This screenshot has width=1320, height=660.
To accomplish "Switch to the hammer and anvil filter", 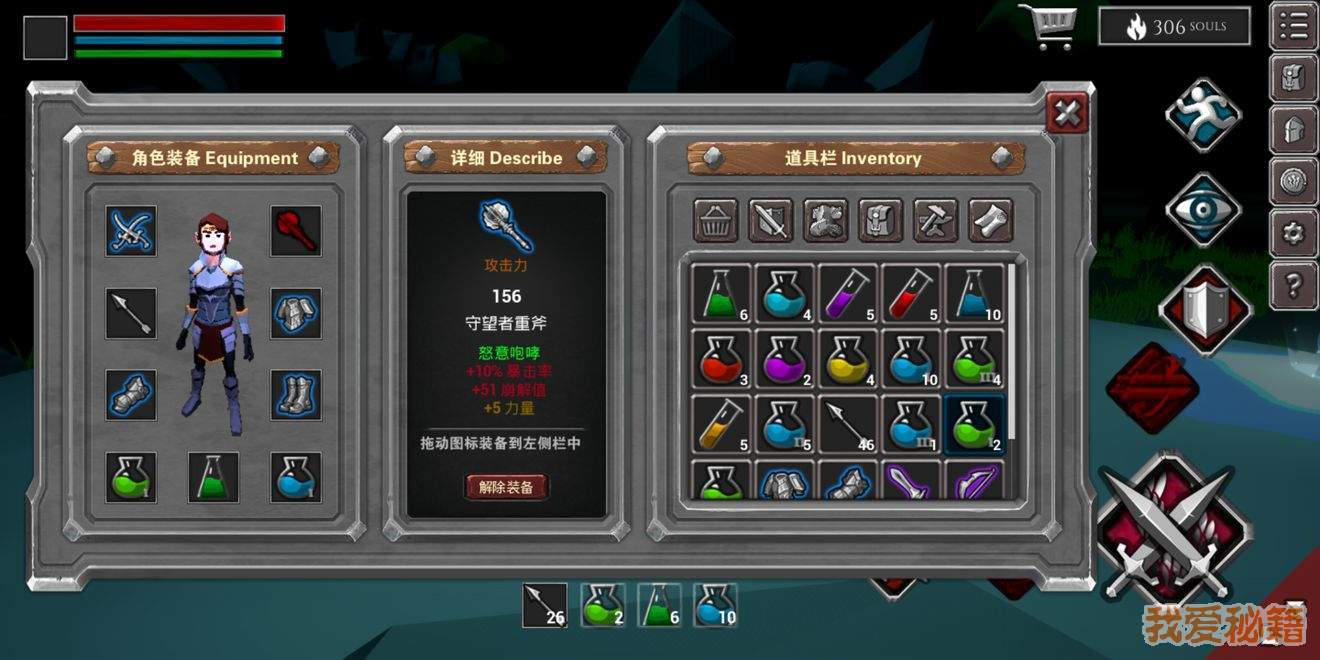I will tap(936, 220).
